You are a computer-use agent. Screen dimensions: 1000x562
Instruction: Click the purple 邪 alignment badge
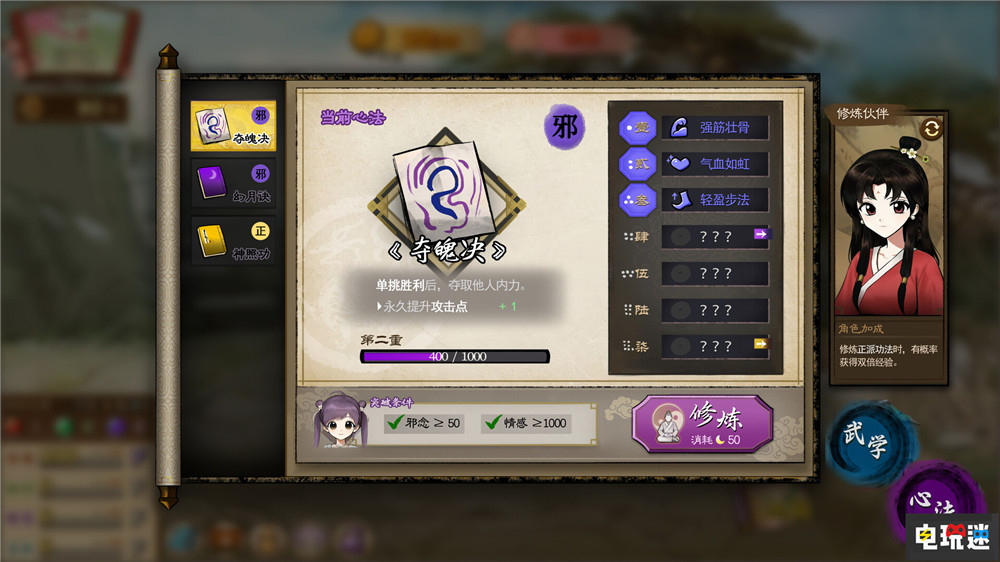click(563, 128)
